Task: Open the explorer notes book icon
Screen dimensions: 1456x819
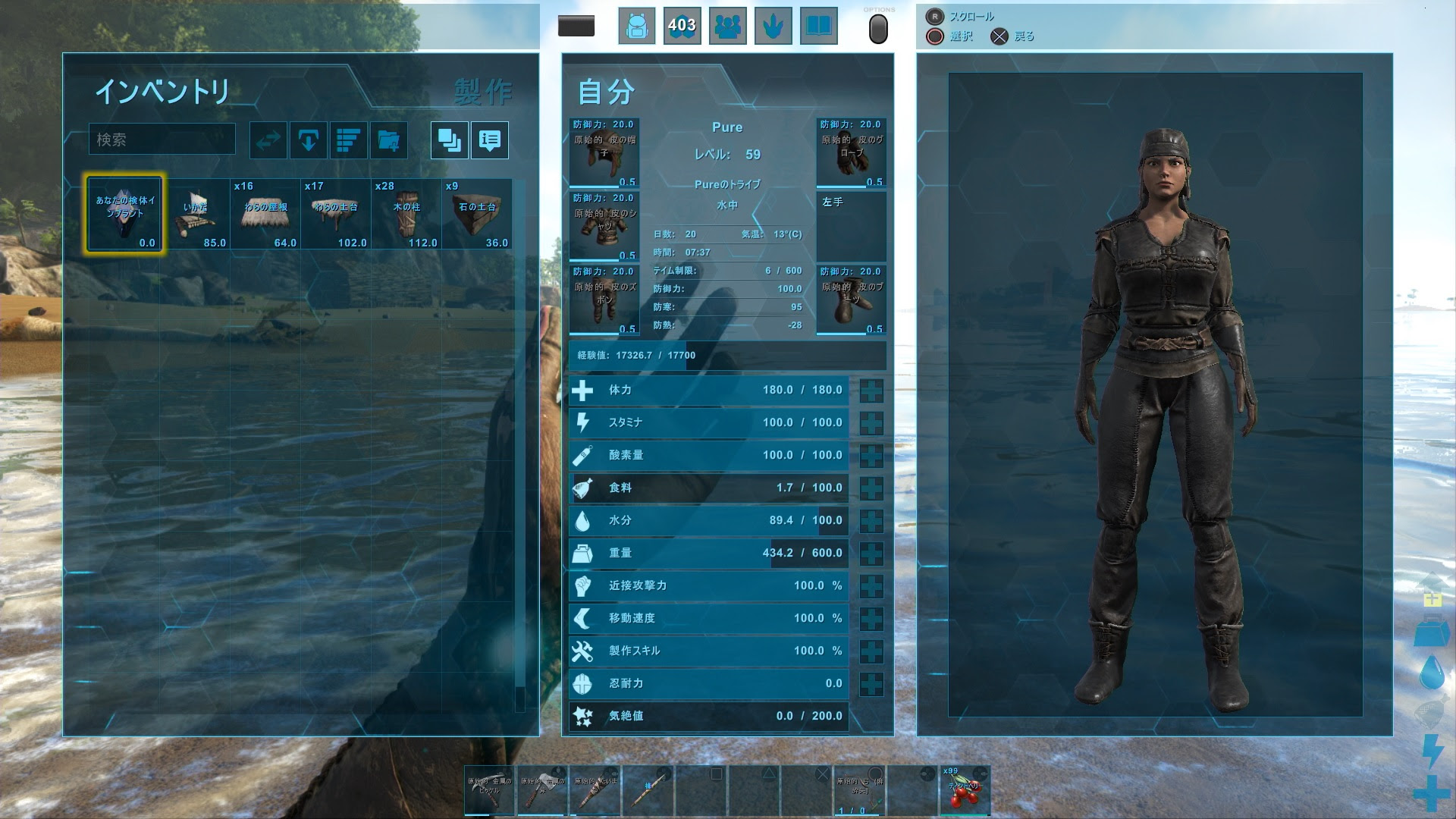Action: (819, 25)
